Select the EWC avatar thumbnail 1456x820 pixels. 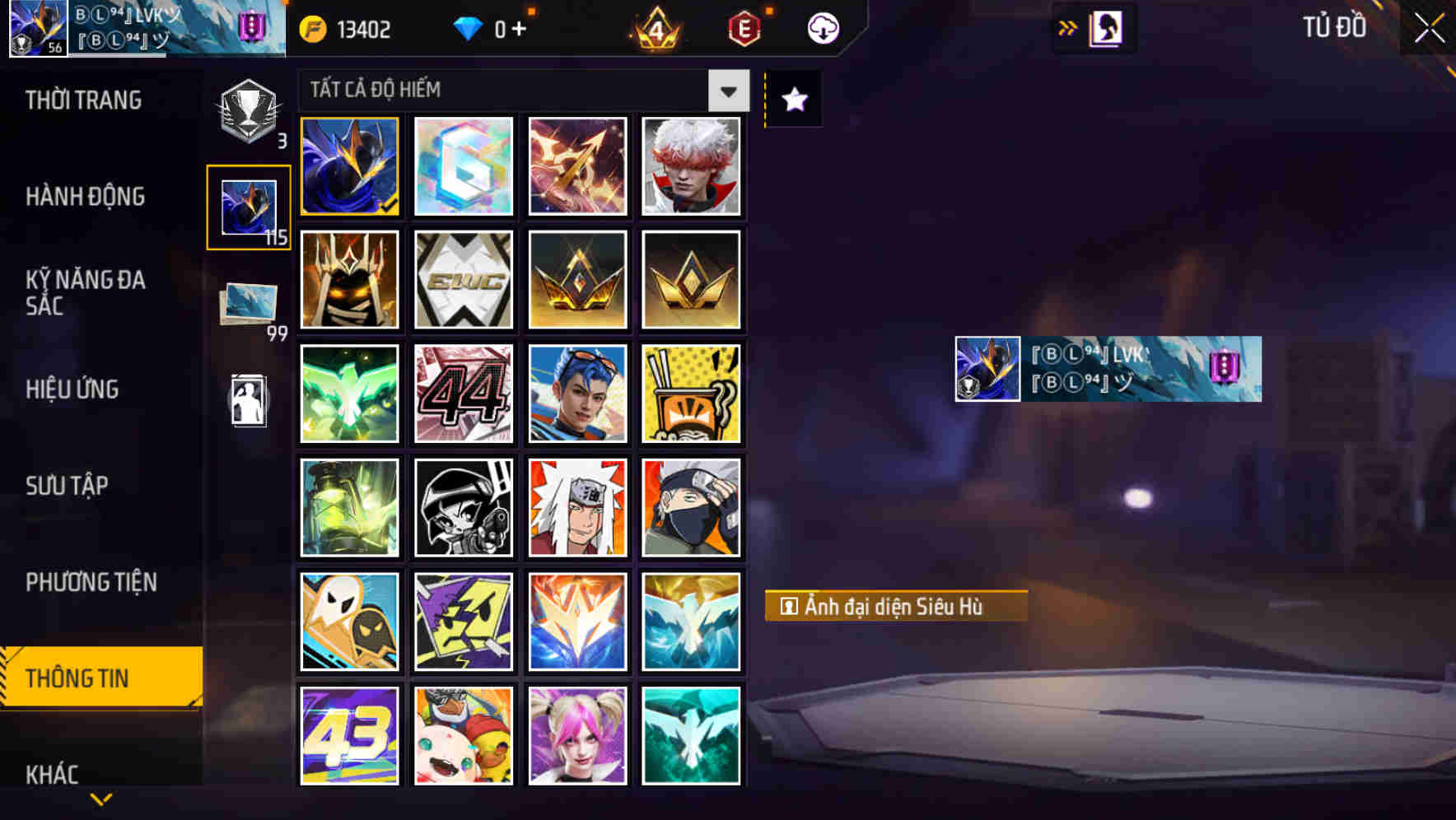(463, 280)
